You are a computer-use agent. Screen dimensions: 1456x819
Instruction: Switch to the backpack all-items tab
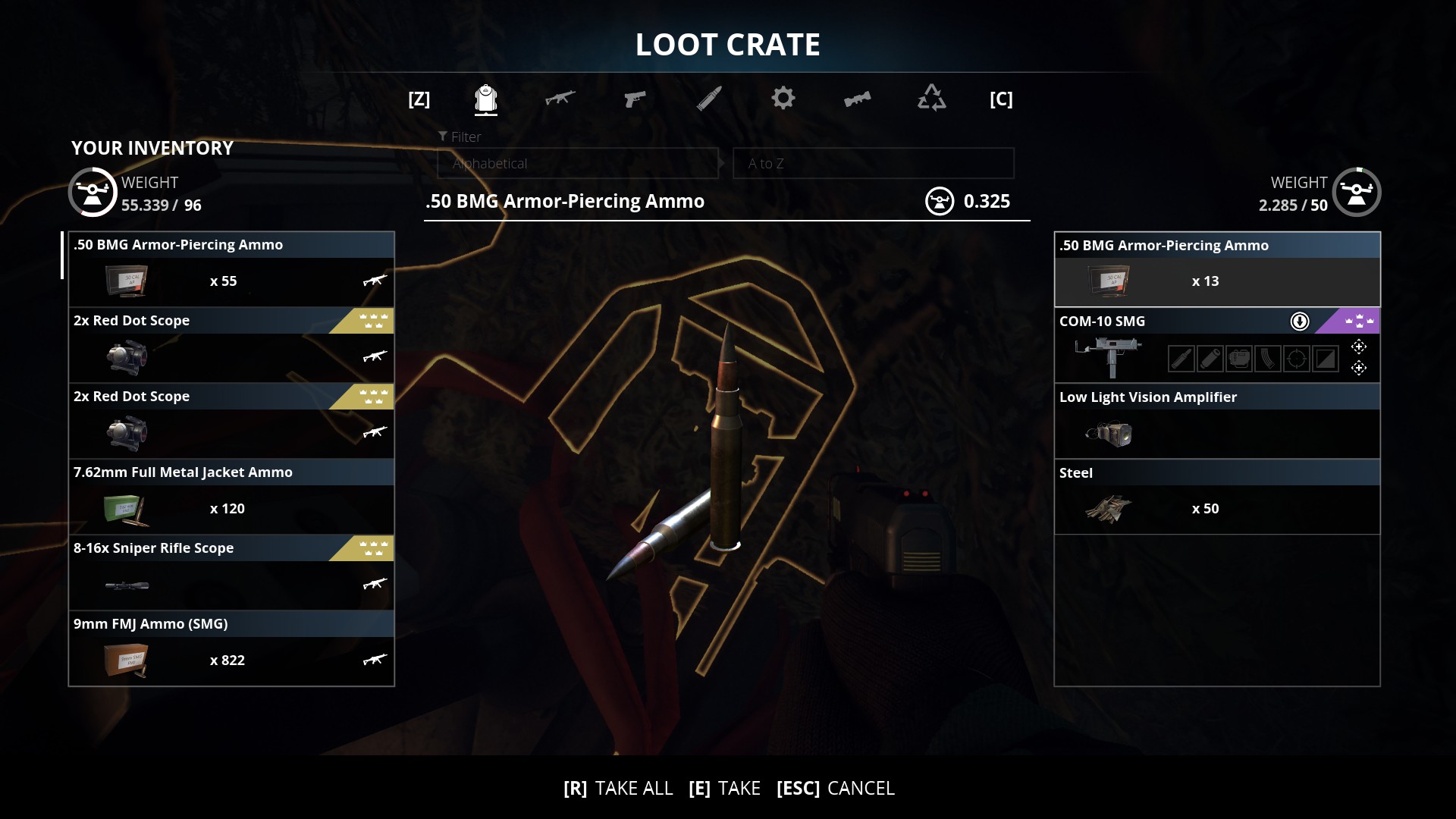(x=485, y=99)
